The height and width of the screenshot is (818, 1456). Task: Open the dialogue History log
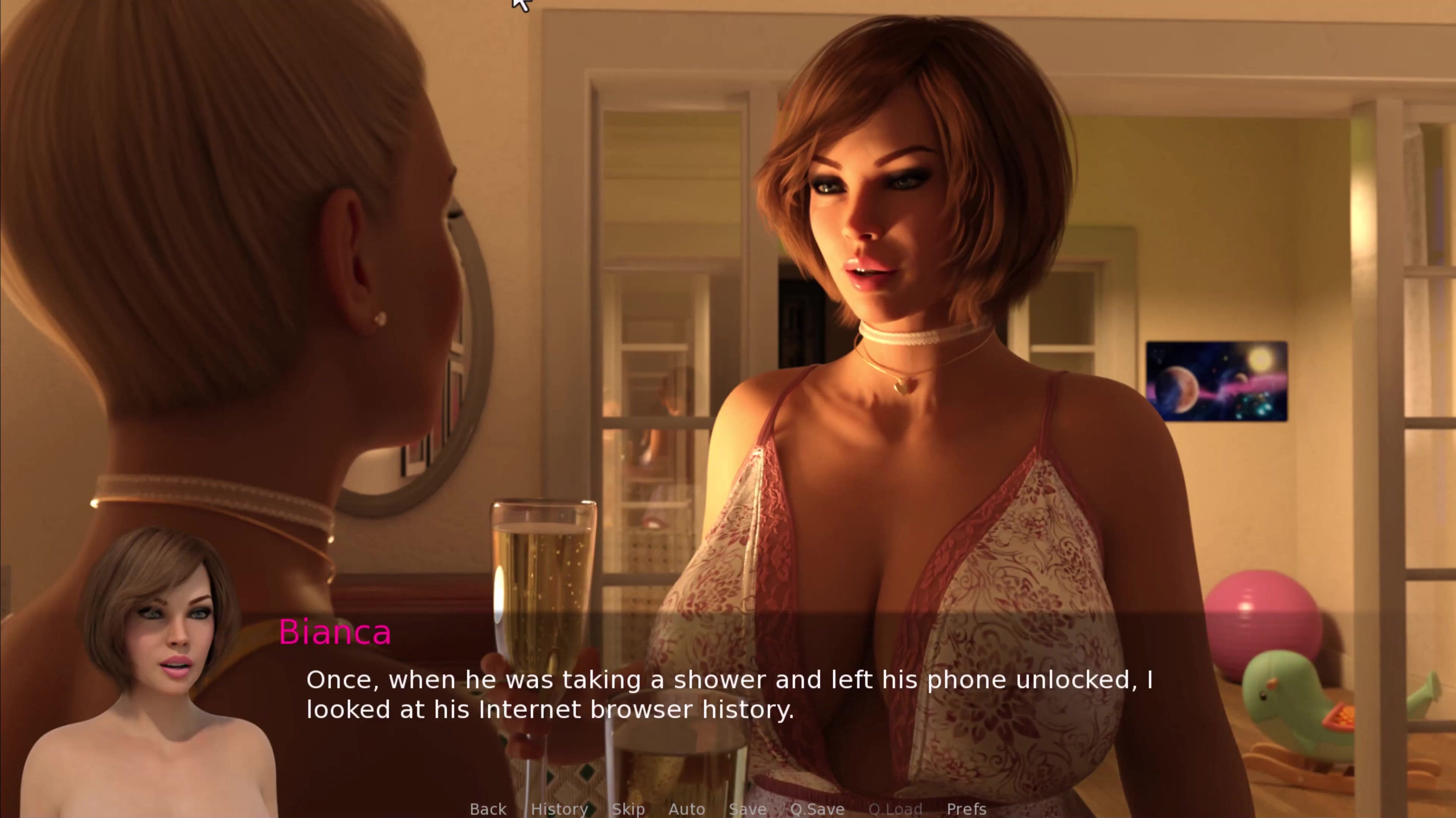coord(559,809)
